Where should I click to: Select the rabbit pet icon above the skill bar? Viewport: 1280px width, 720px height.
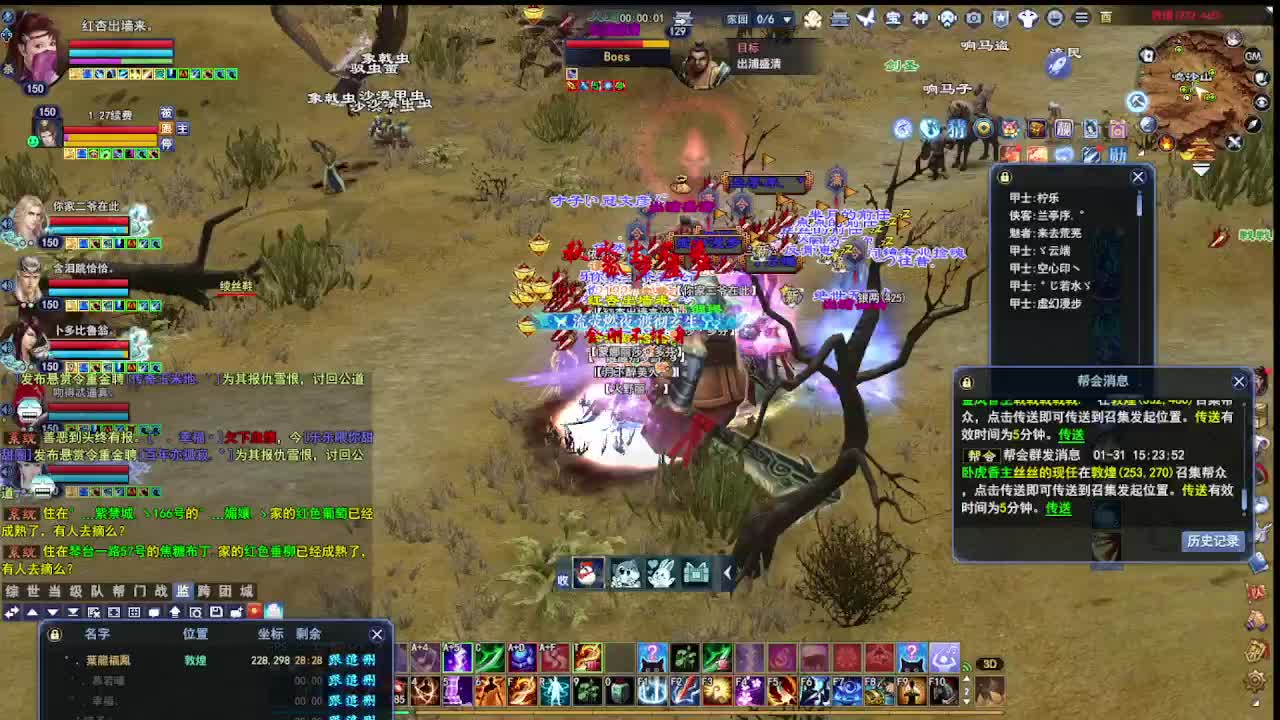pyautogui.click(x=660, y=572)
